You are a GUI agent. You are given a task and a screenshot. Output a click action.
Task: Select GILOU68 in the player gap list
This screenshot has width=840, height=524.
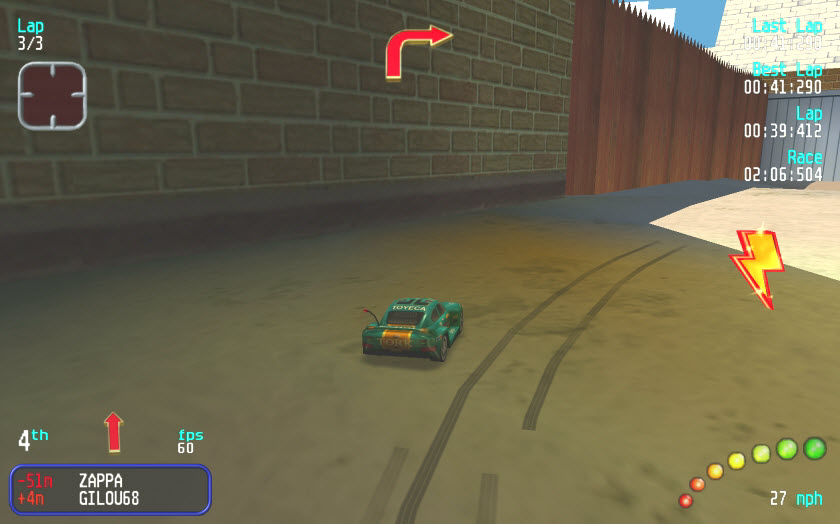click(x=108, y=498)
